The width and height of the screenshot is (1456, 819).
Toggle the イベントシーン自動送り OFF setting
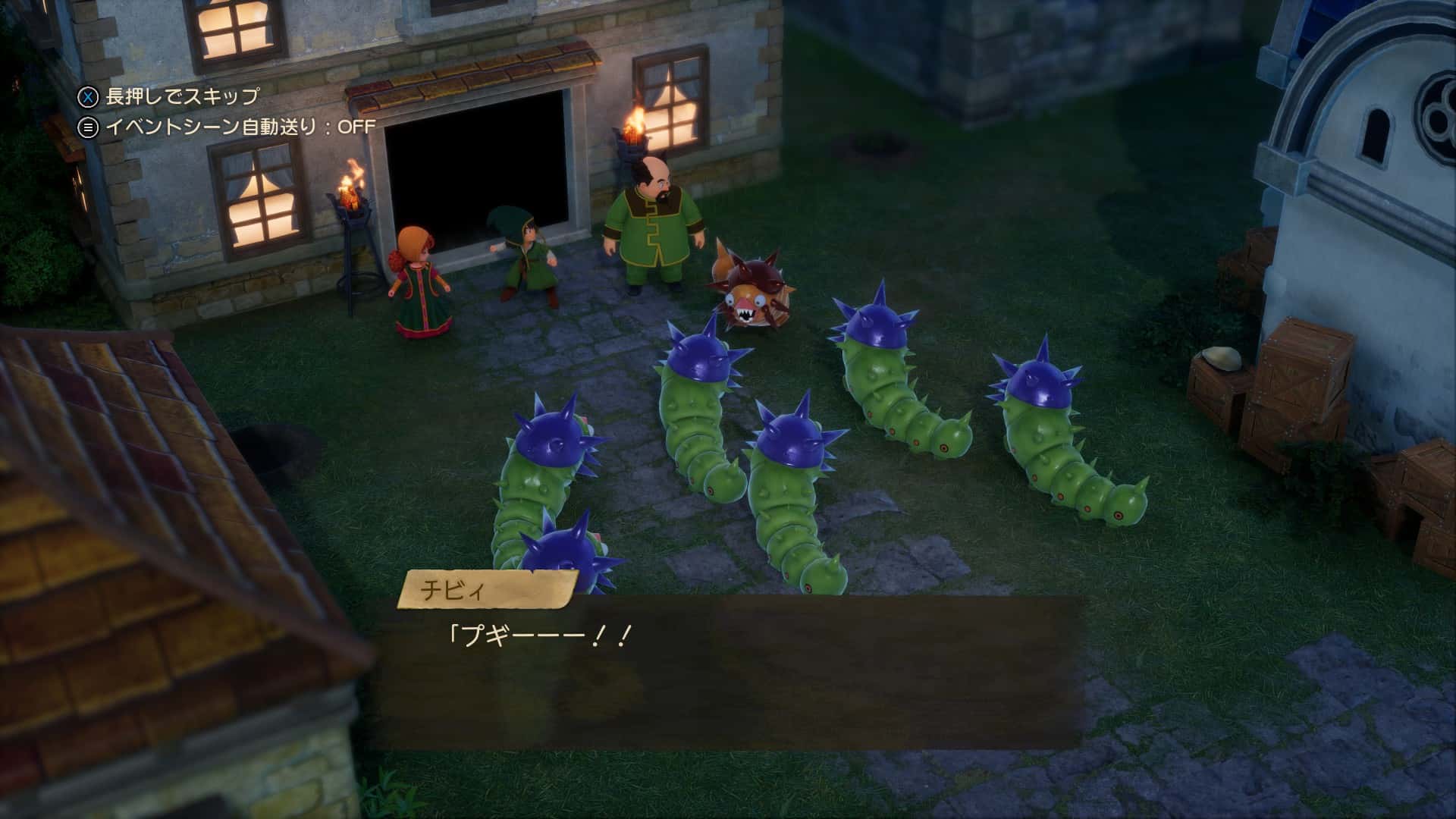(x=227, y=127)
